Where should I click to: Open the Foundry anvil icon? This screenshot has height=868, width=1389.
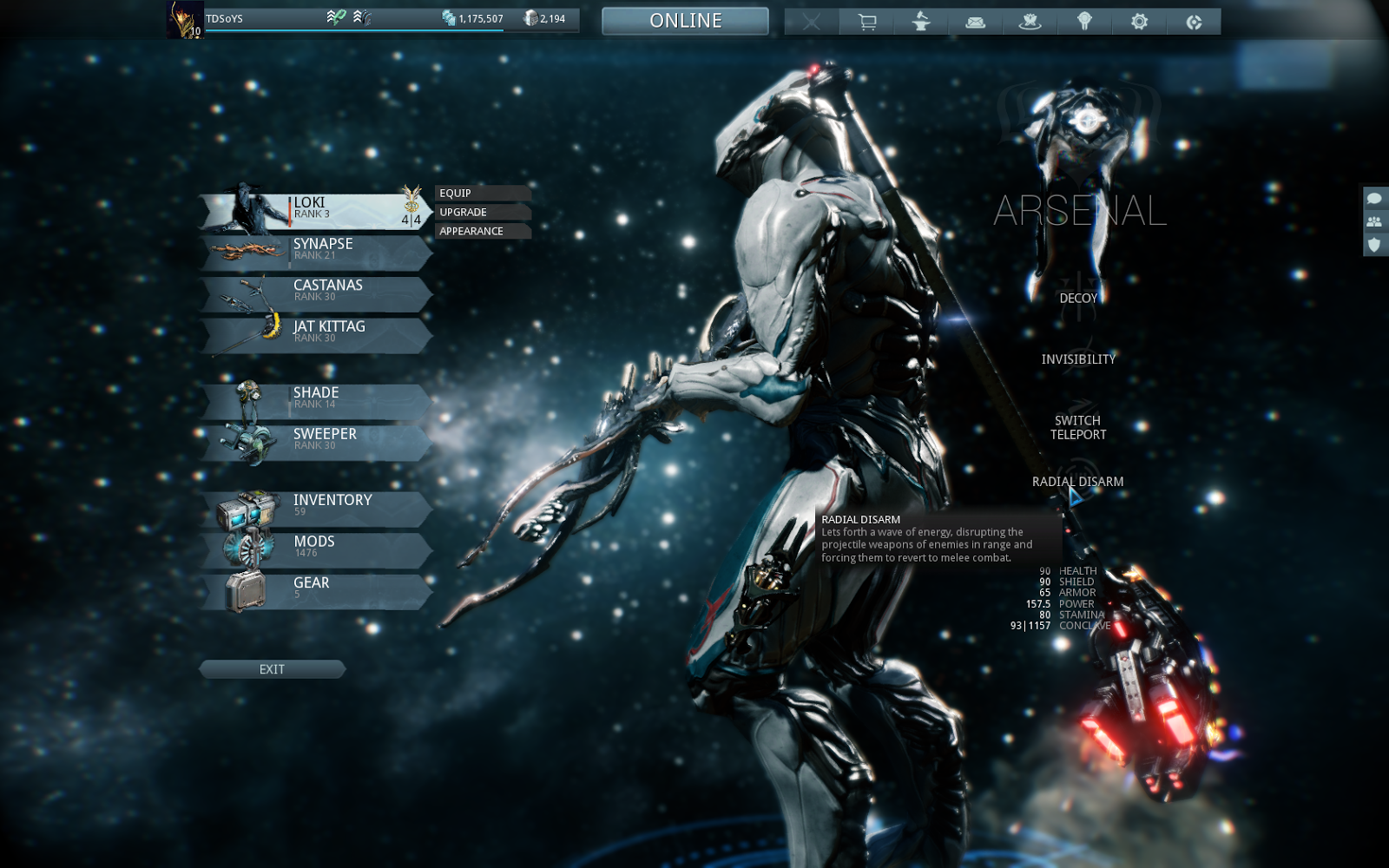point(920,21)
